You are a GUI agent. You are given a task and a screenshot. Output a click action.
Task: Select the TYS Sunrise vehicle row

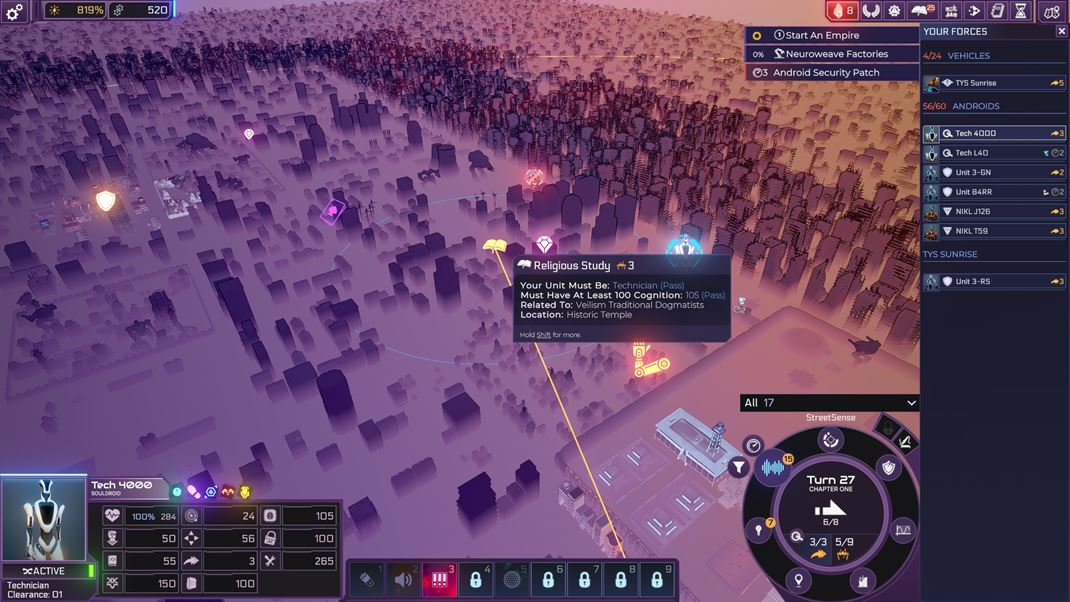click(994, 83)
